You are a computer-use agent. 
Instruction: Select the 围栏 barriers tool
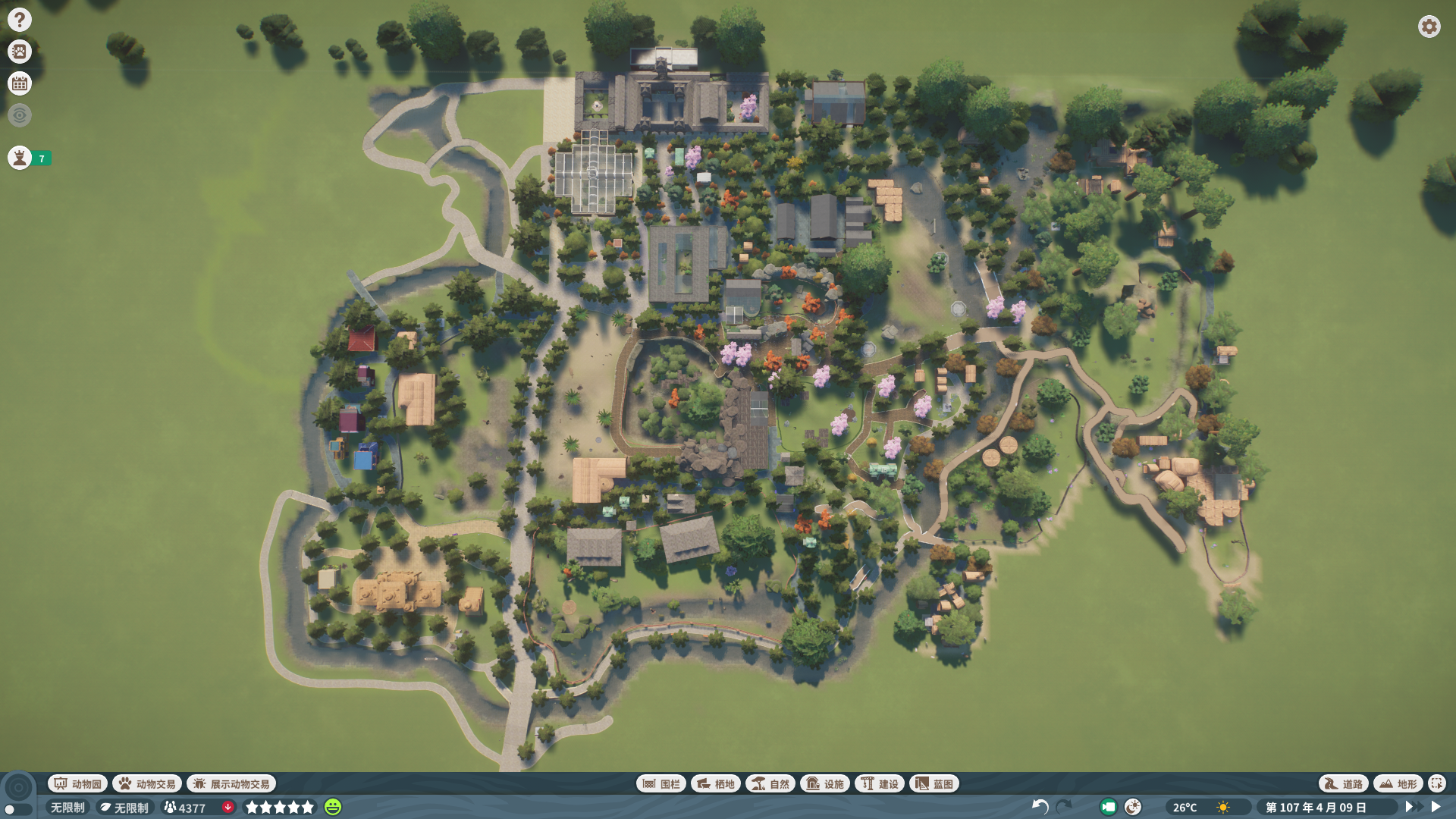pos(661,783)
